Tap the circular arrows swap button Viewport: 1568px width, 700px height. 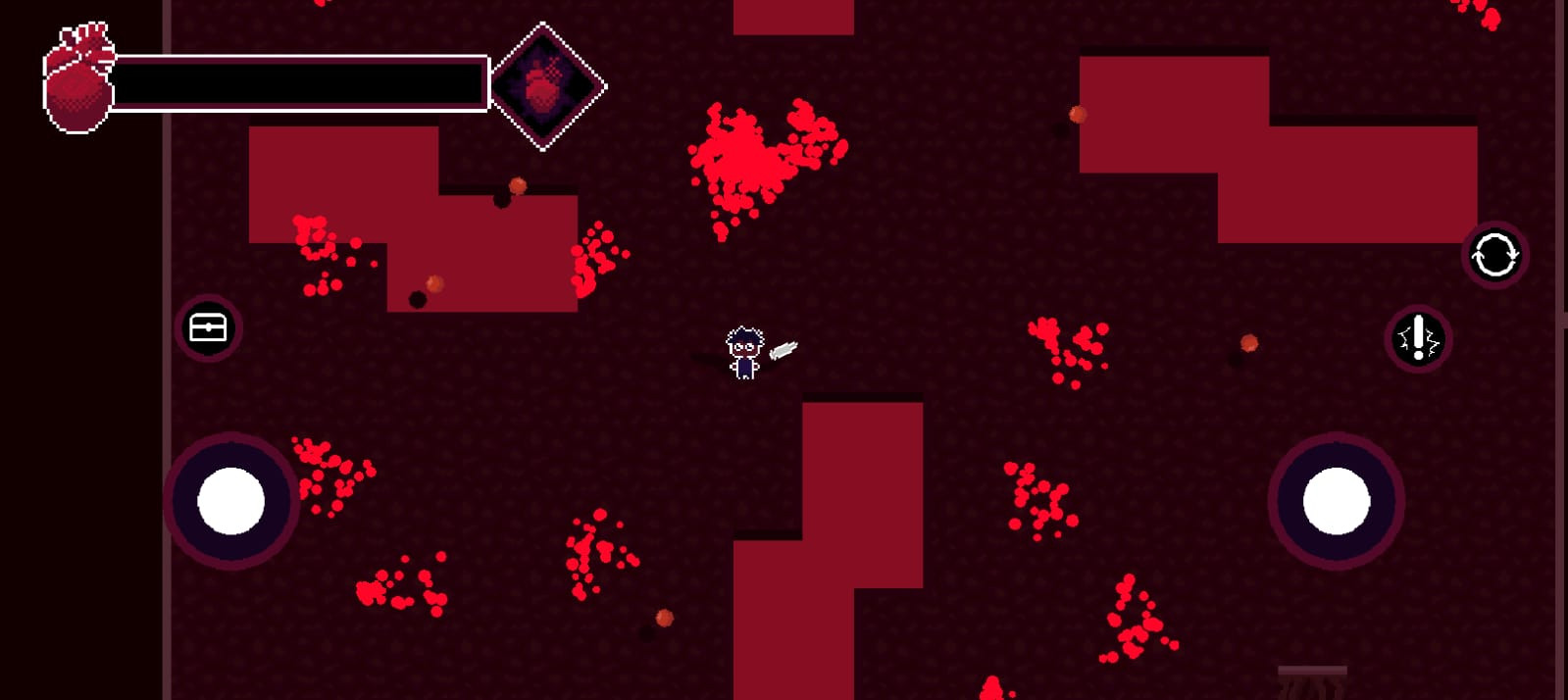click(1494, 255)
